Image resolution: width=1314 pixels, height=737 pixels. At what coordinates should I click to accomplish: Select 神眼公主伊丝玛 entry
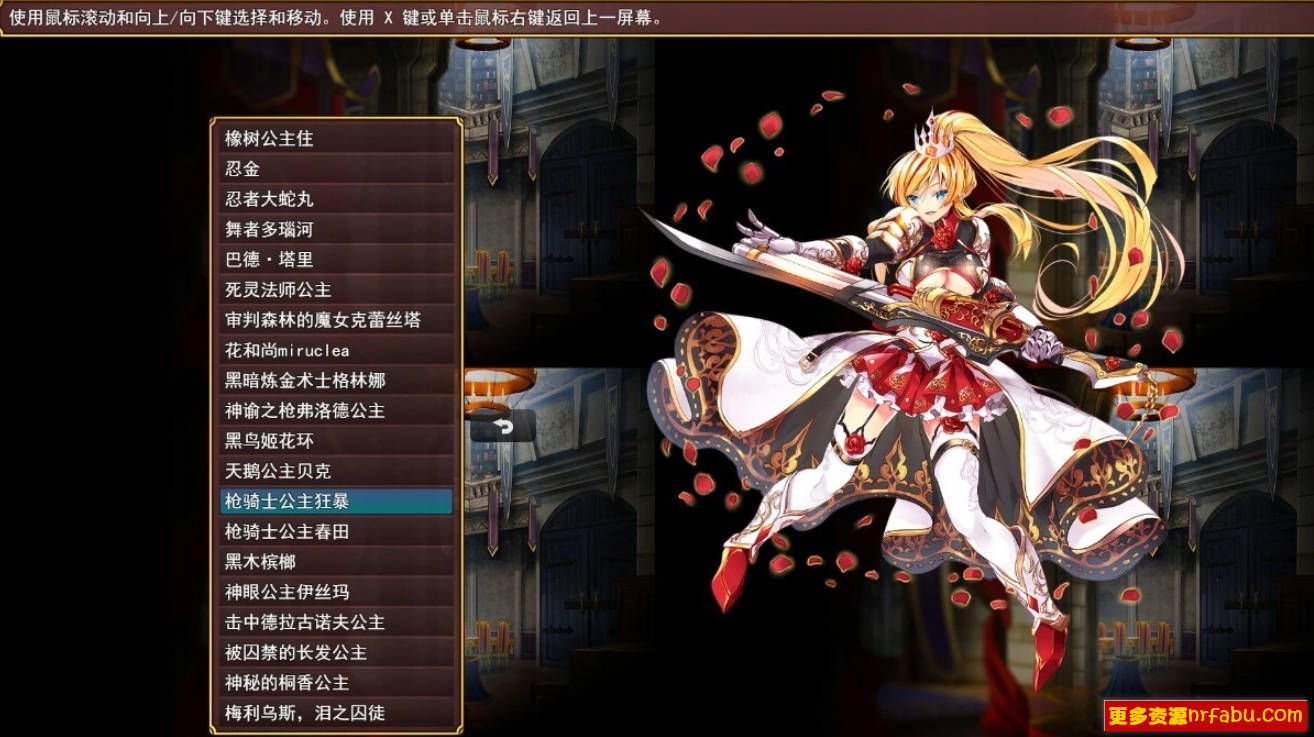click(300, 592)
